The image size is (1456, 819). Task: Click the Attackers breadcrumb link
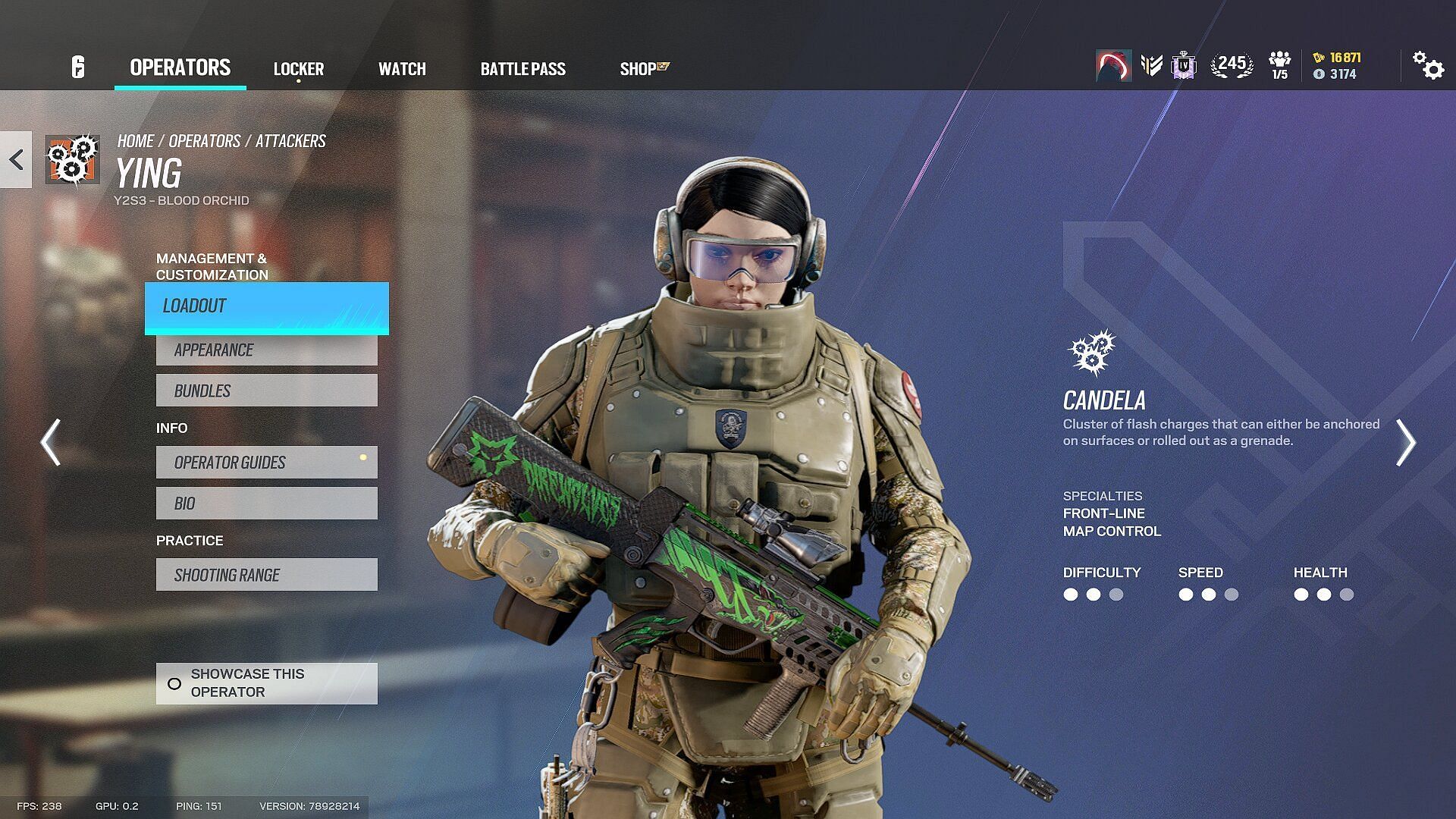pyautogui.click(x=290, y=141)
